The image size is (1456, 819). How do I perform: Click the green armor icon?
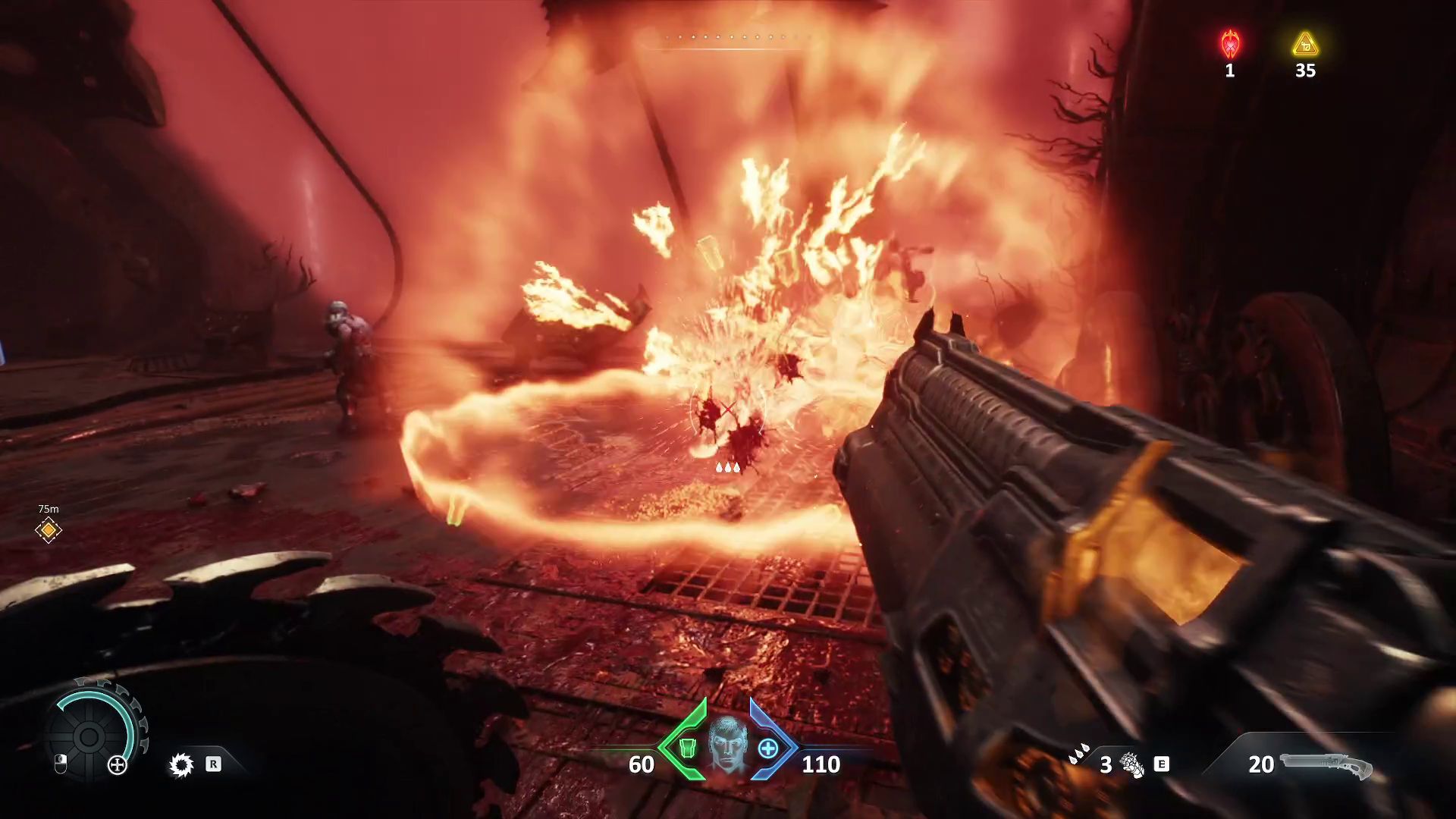(x=687, y=748)
